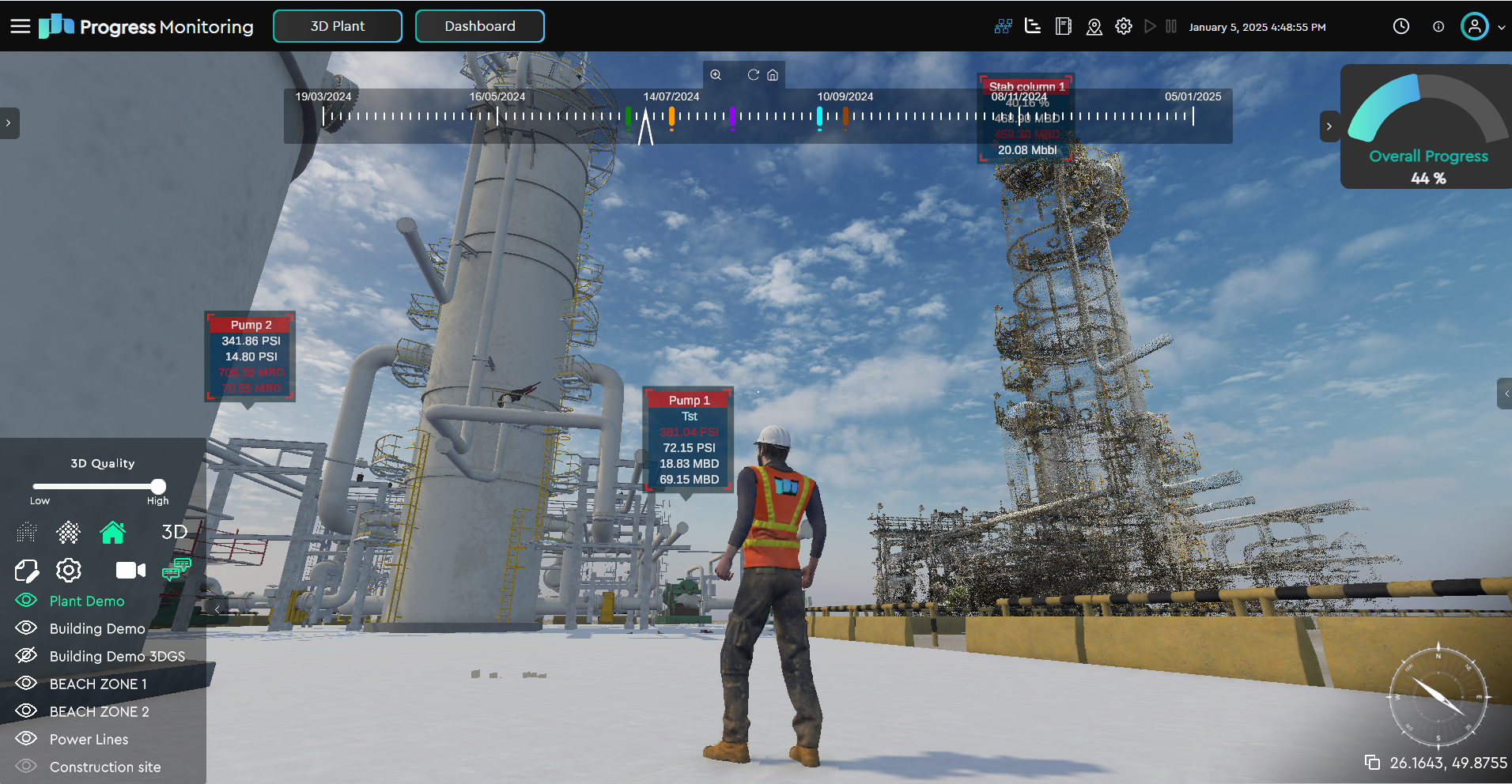This screenshot has height=784, width=1512.
Task: Pause playback using the pause button
Action: [1171, 27]
